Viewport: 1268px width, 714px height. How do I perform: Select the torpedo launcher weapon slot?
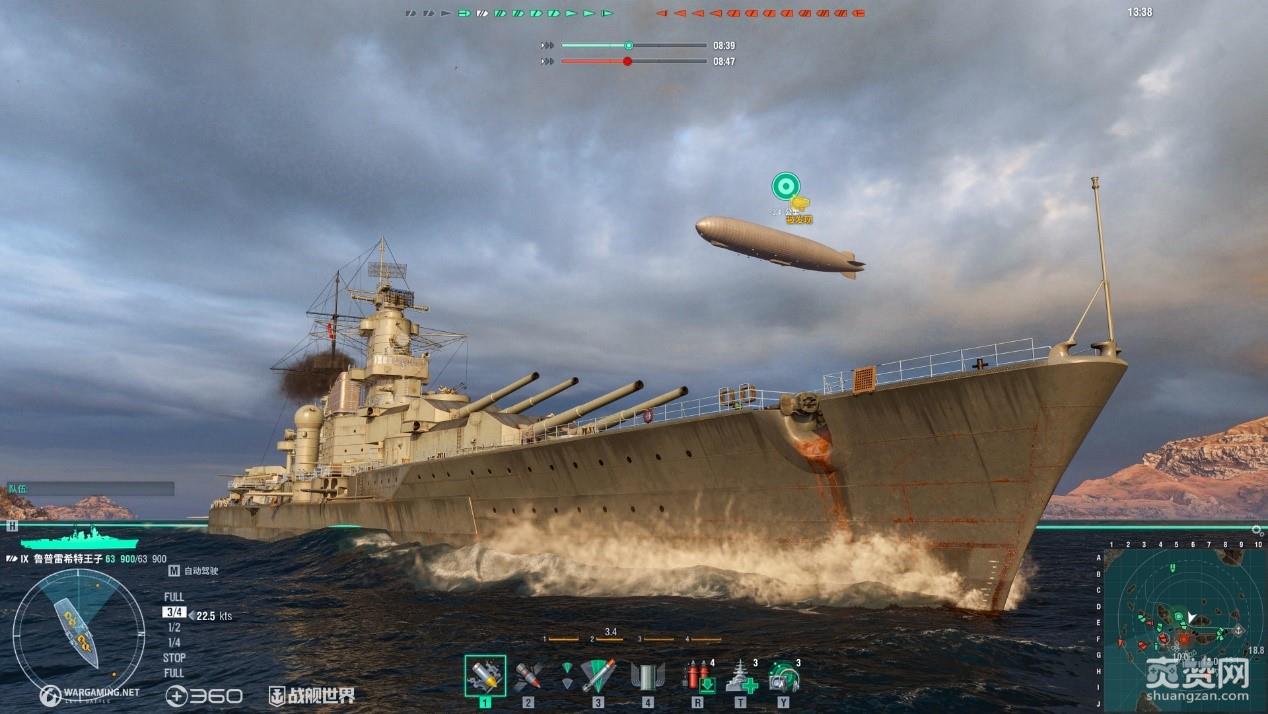(x=598, y=676)
